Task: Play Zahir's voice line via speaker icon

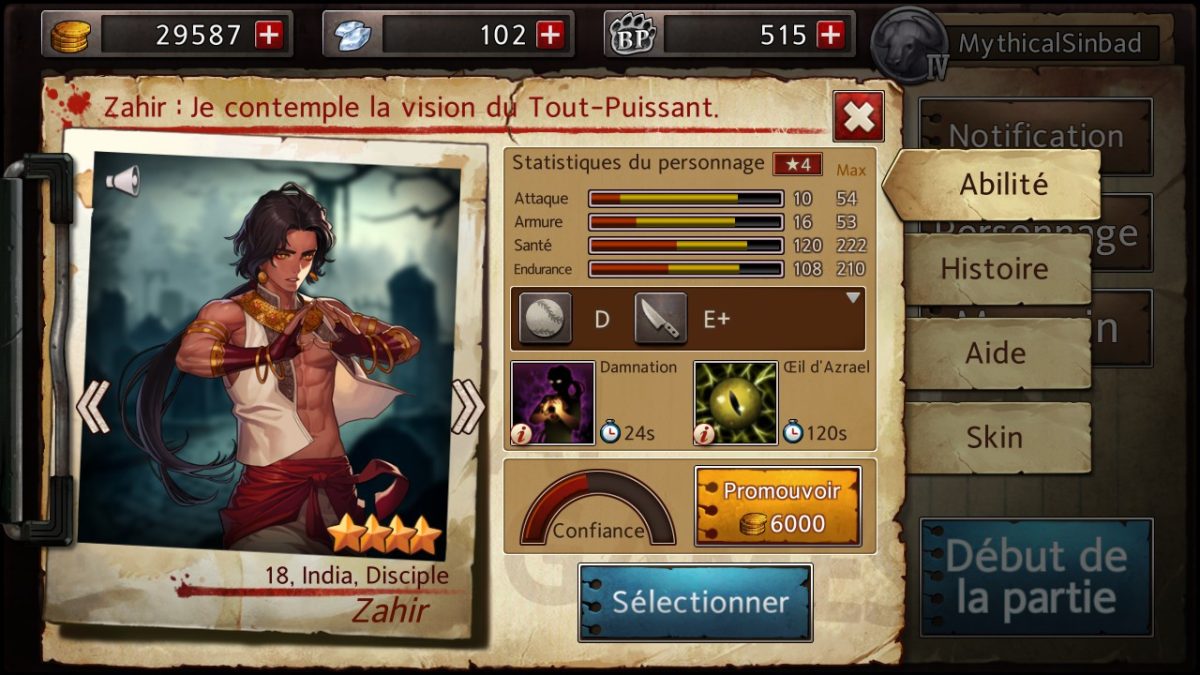Action: 122,181
